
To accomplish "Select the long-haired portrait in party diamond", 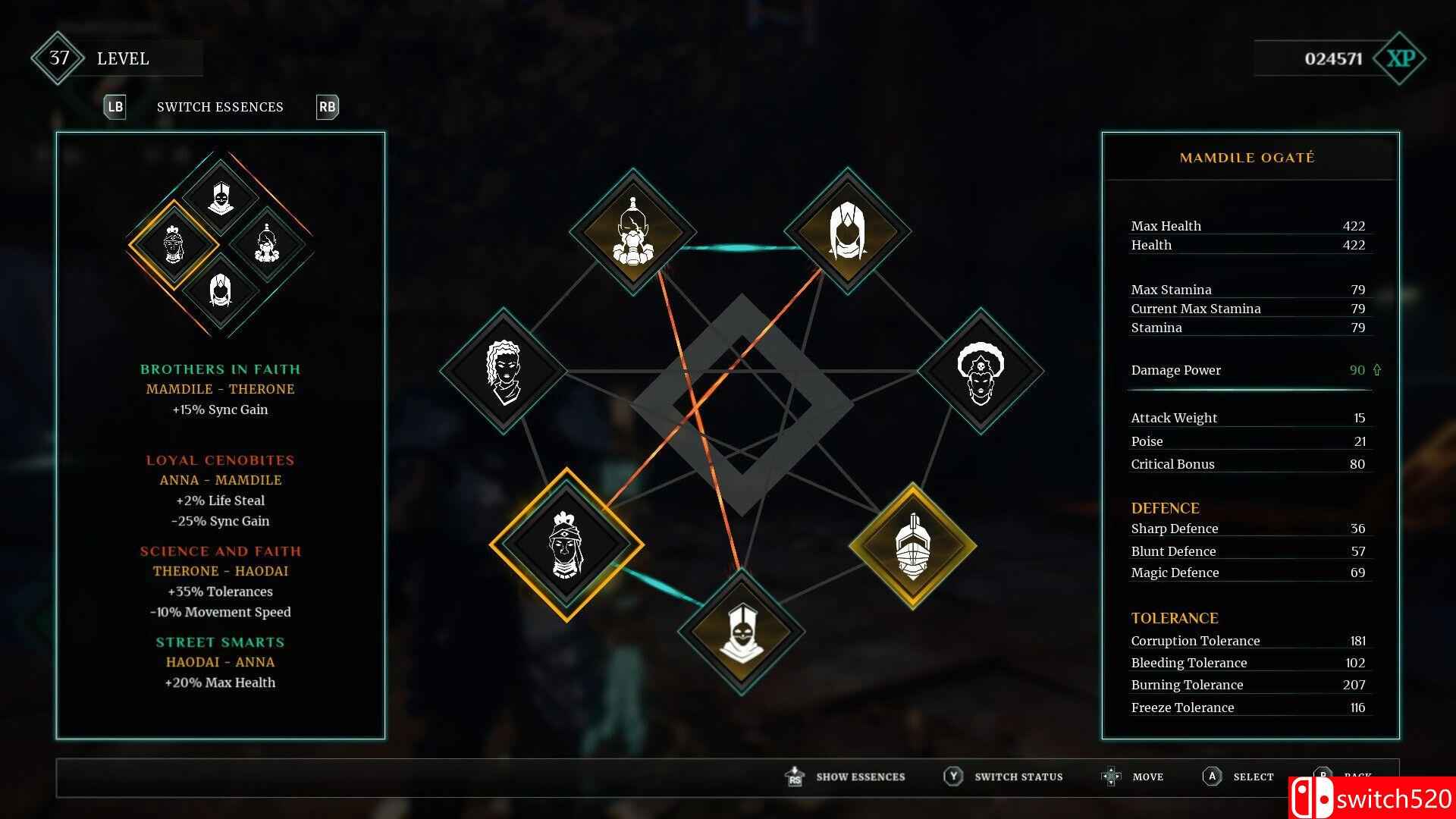I will coord(220,290).
